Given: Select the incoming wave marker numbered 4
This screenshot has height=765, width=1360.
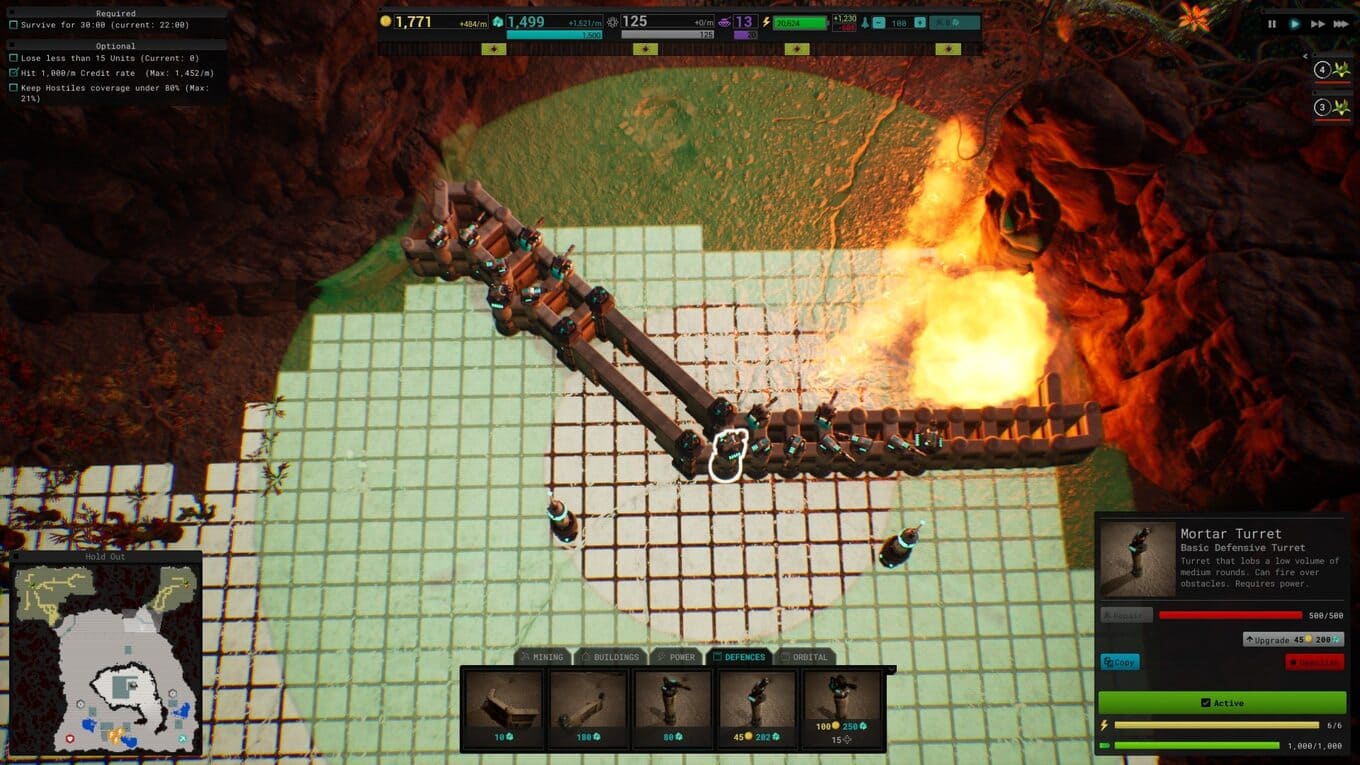Looking at the screenshot, I should tap(1332, 70).
